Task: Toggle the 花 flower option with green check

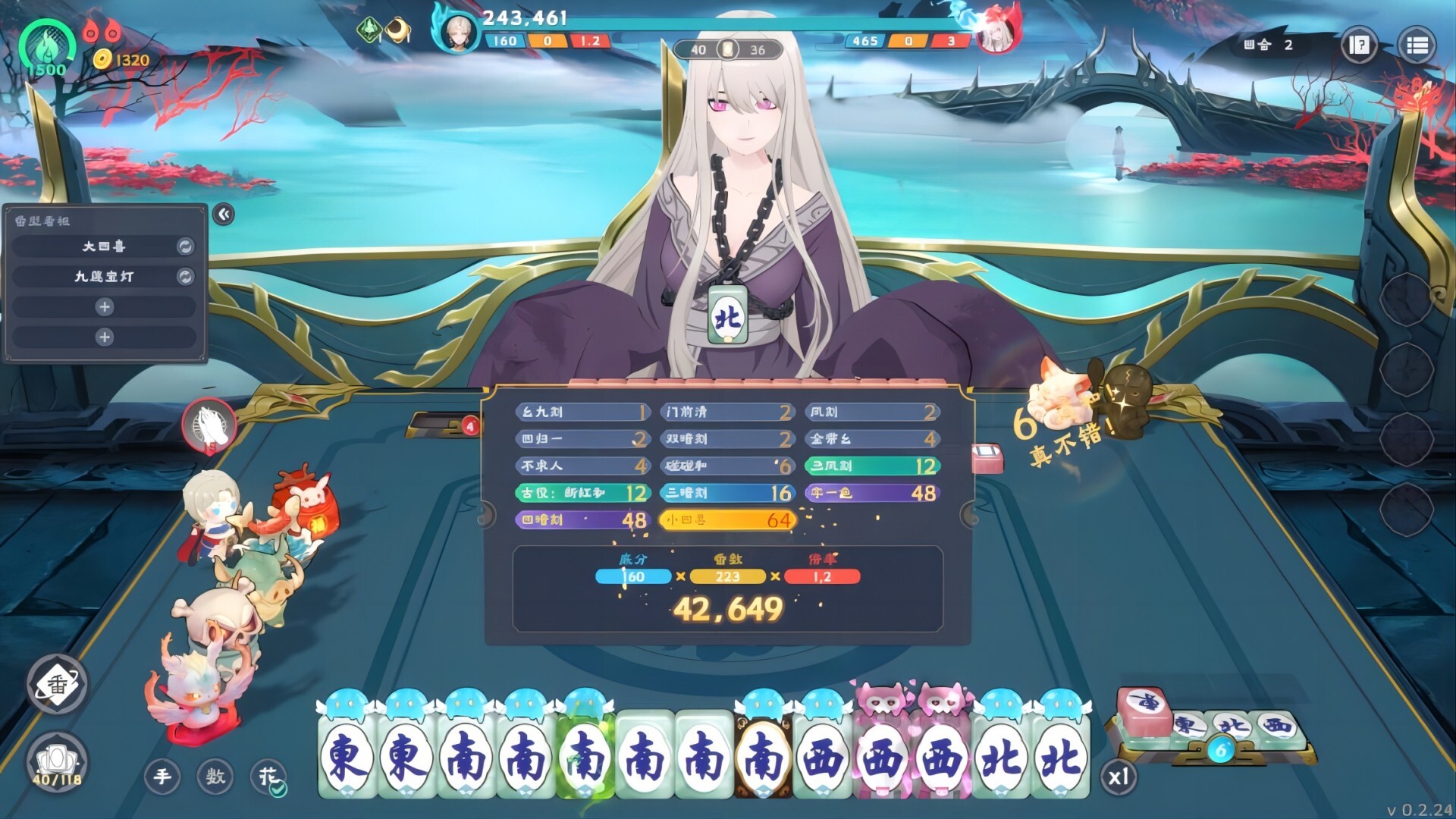Action: point(267,777)
